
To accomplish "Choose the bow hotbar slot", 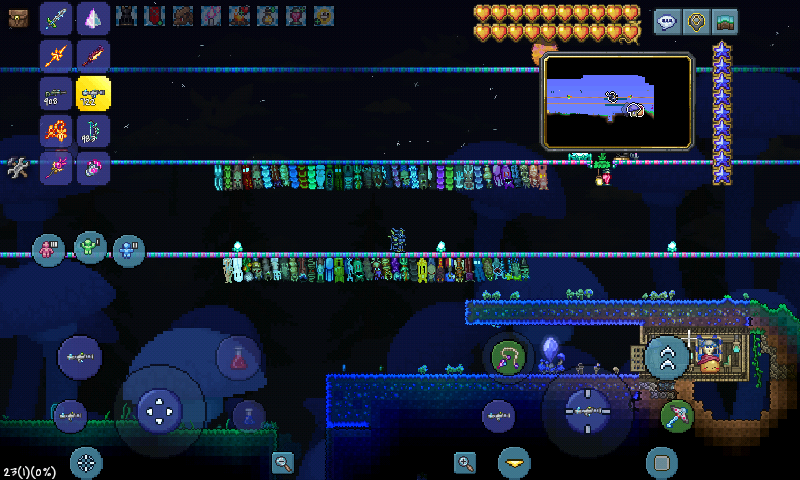I will click(94, 131).
